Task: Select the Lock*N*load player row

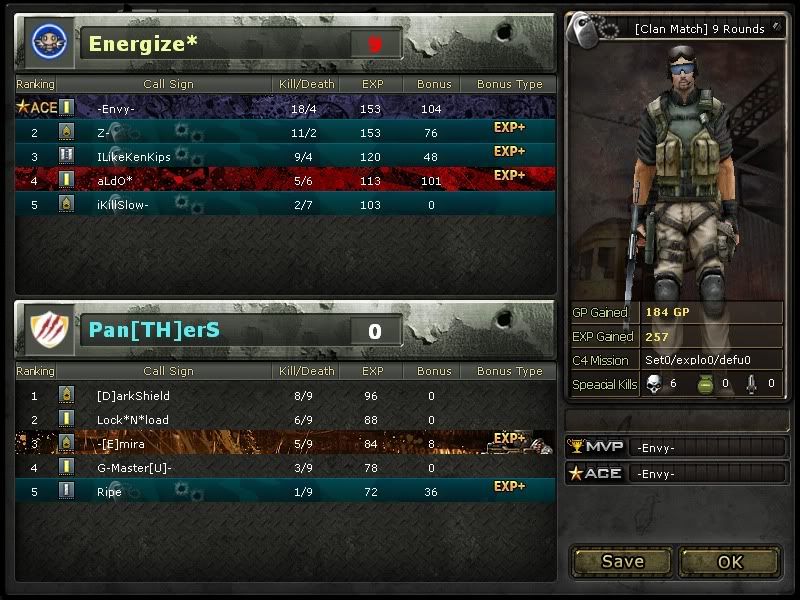Action: pyautogui.click(x=285, y=419)
